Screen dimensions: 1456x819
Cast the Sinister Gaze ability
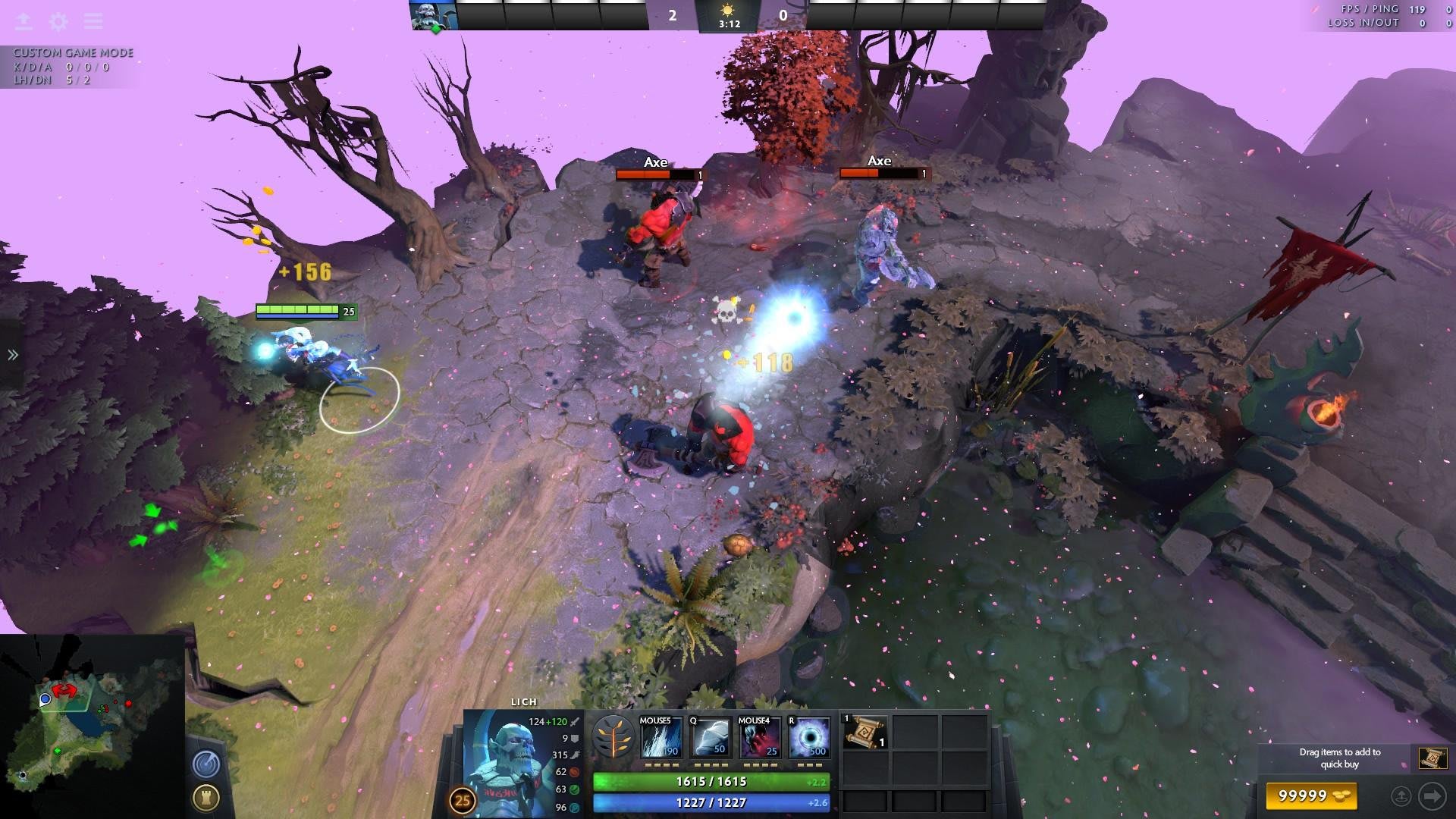[759, 737]
